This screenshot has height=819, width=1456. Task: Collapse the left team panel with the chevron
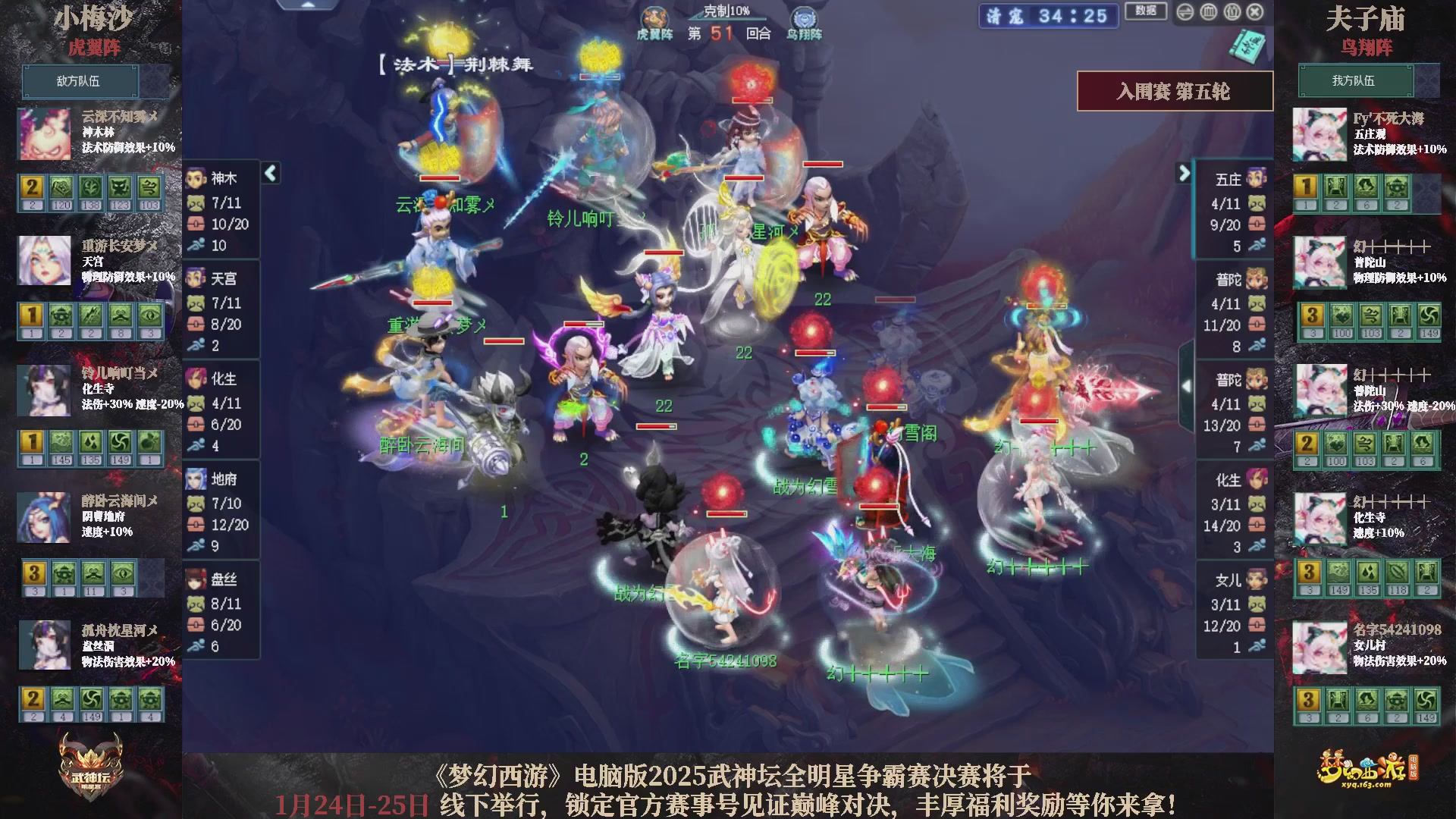[x=269, y=173]
